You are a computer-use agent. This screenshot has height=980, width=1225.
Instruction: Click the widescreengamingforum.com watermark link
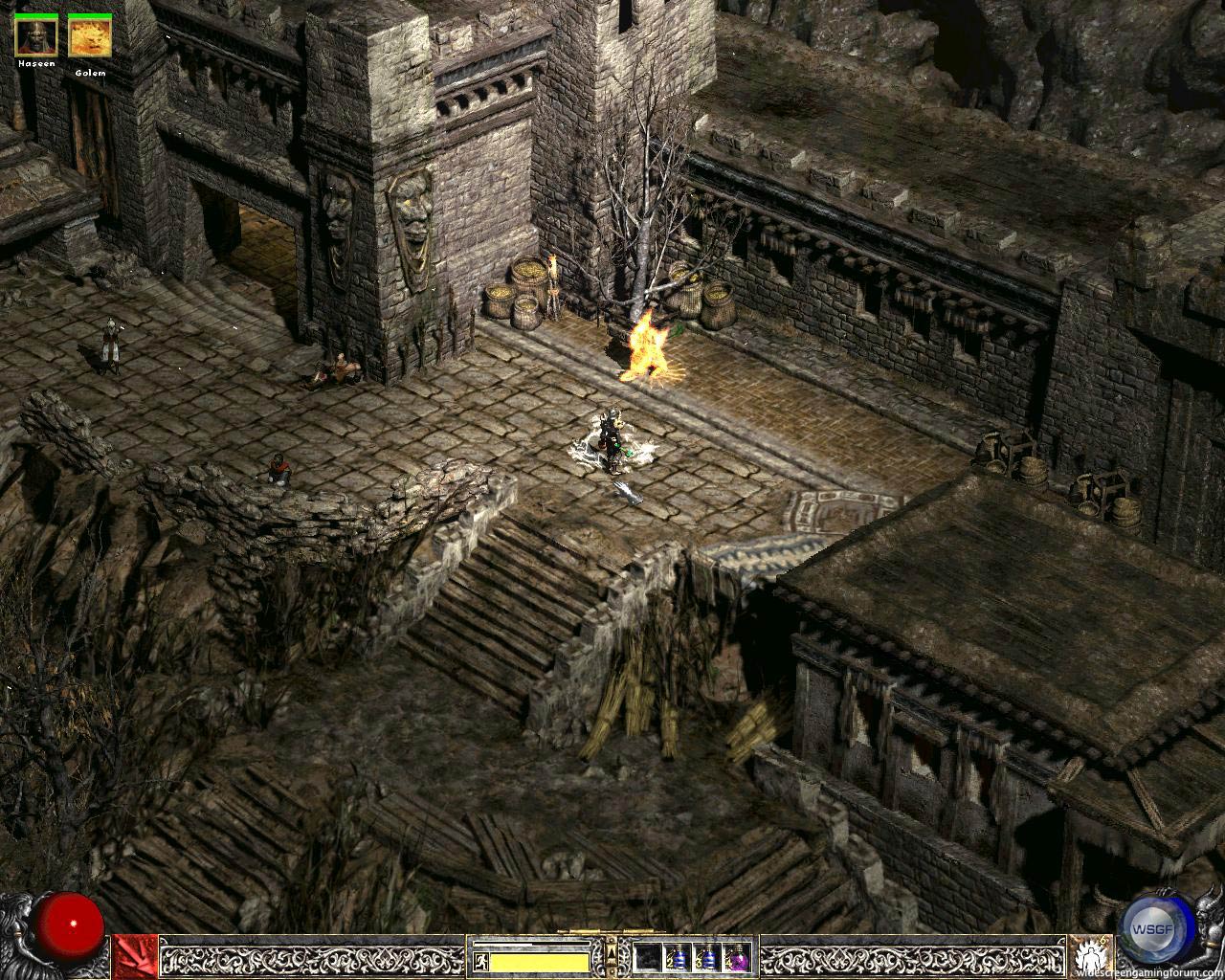[x=1148, y=970]
